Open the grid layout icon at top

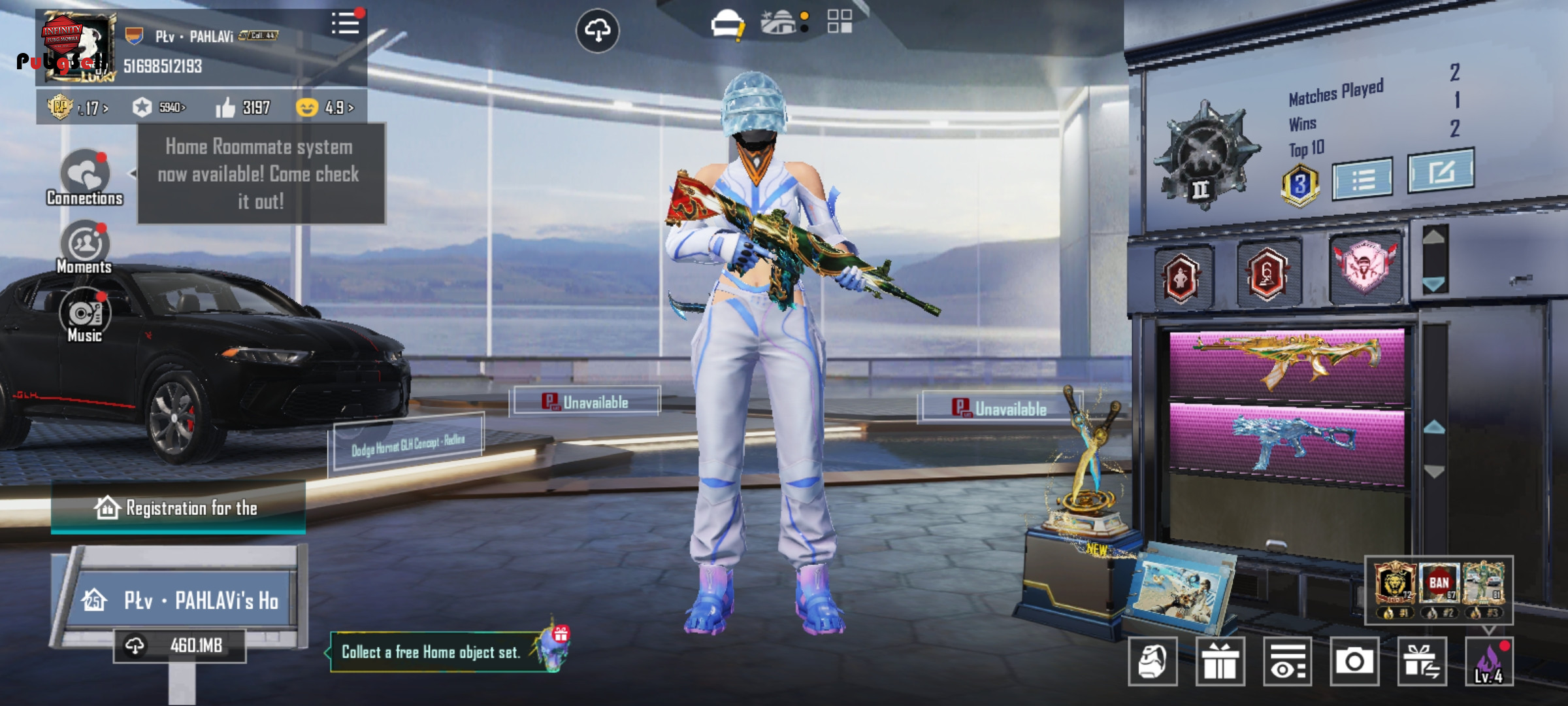pos(840,22)
